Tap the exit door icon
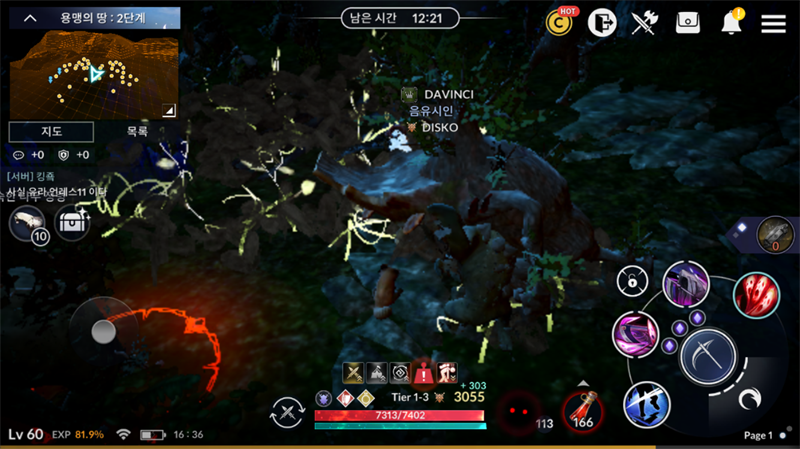Screen dimensions: 800x449 (601, 23)
